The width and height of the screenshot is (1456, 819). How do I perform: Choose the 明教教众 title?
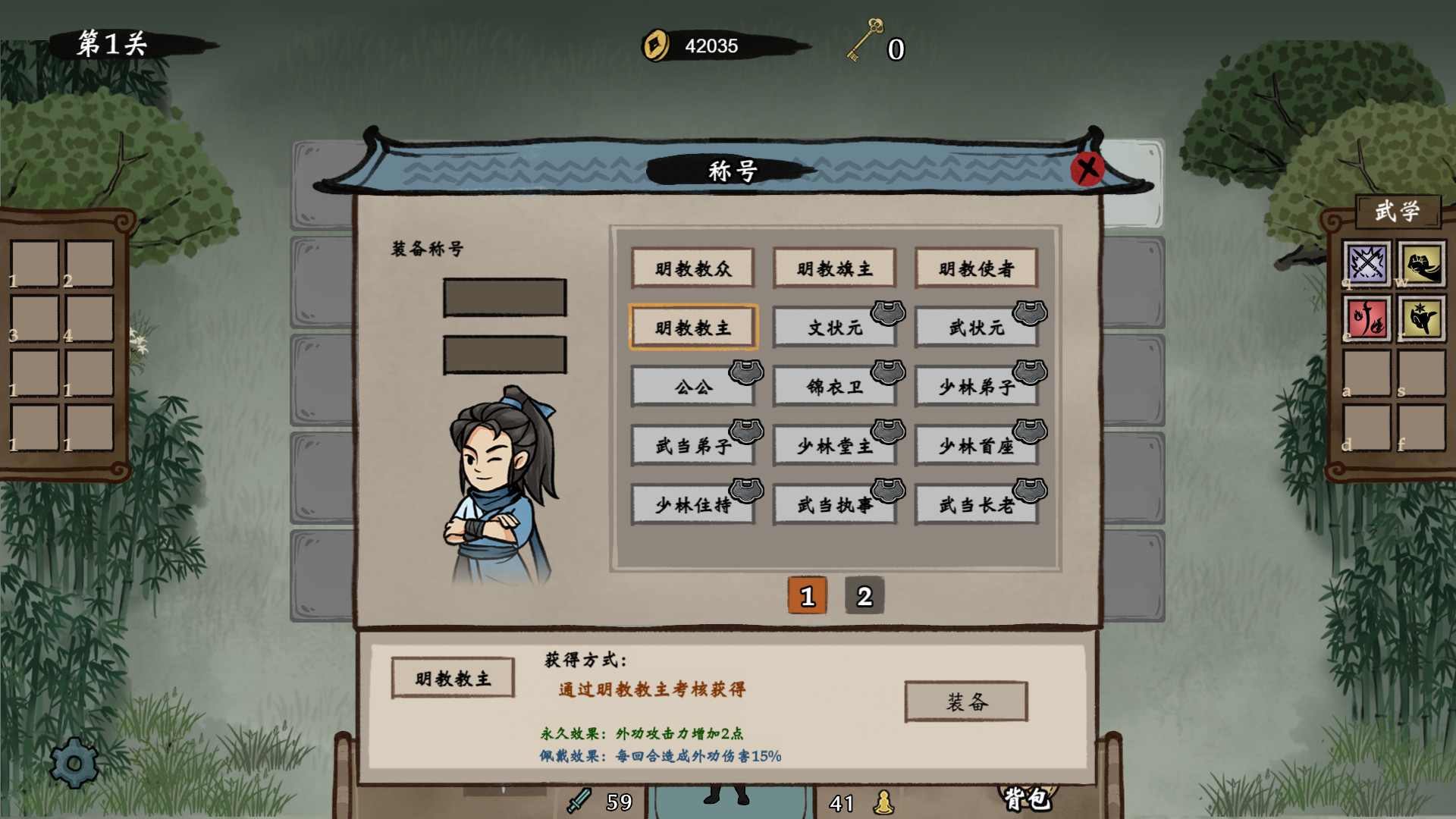(692, 268)
